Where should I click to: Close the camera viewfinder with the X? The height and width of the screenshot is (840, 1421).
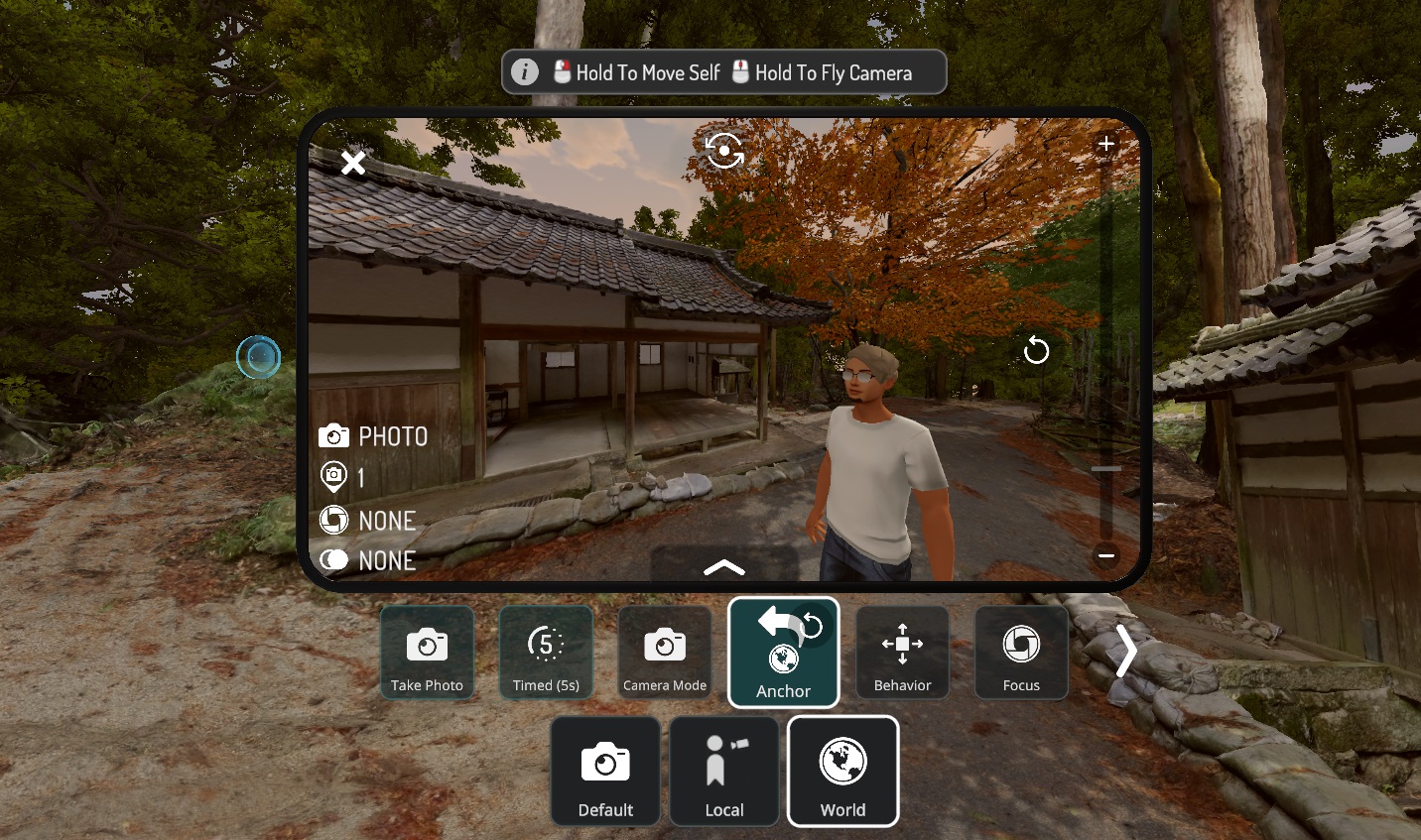[x=353, y=163]
